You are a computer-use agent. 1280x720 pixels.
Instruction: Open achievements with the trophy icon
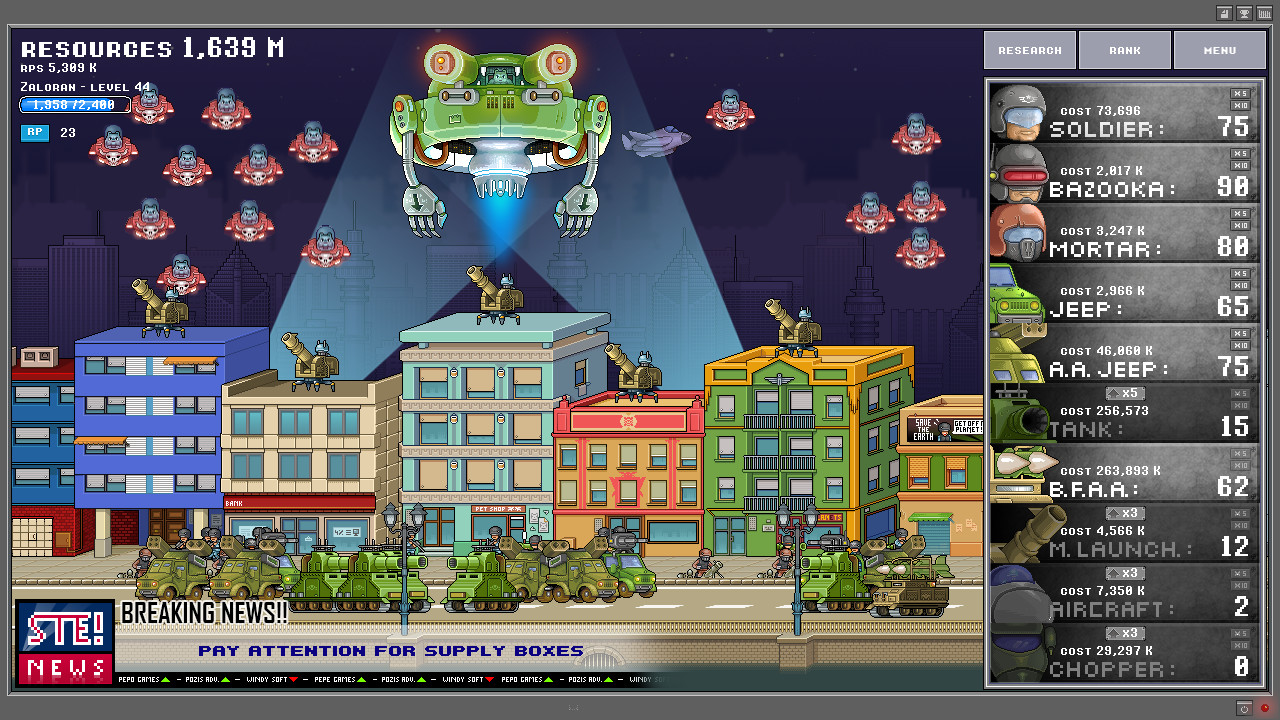pyautogui.click(x=1244, y=12)
